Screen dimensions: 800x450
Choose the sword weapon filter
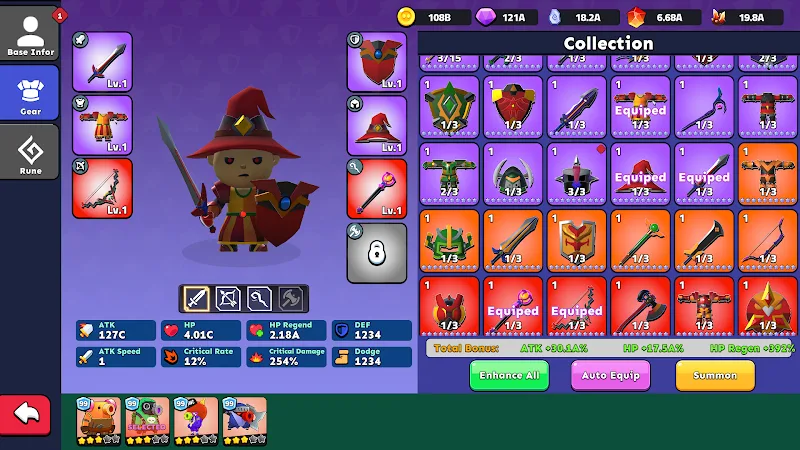(x=197, y=298)
